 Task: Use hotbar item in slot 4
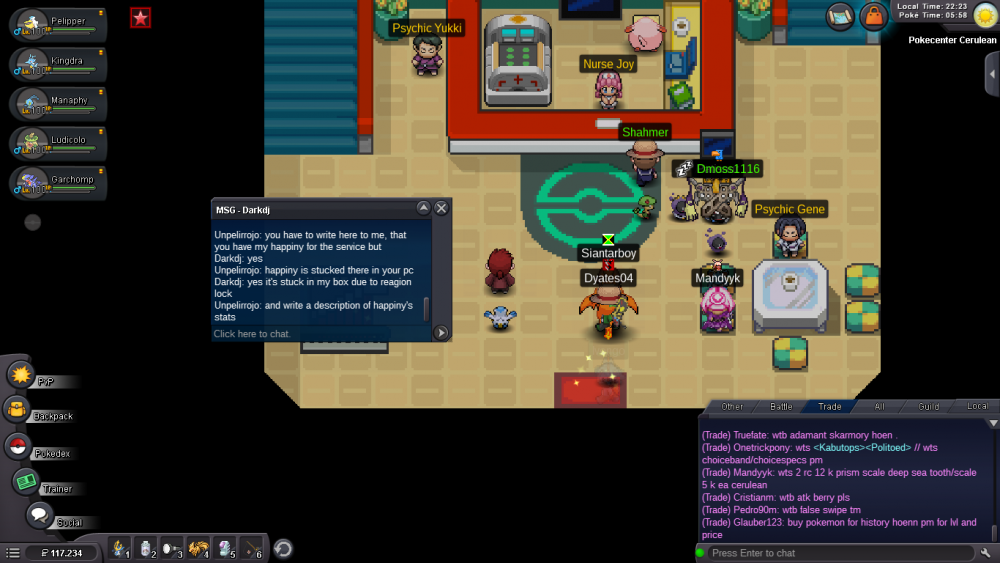coord(198,548)
